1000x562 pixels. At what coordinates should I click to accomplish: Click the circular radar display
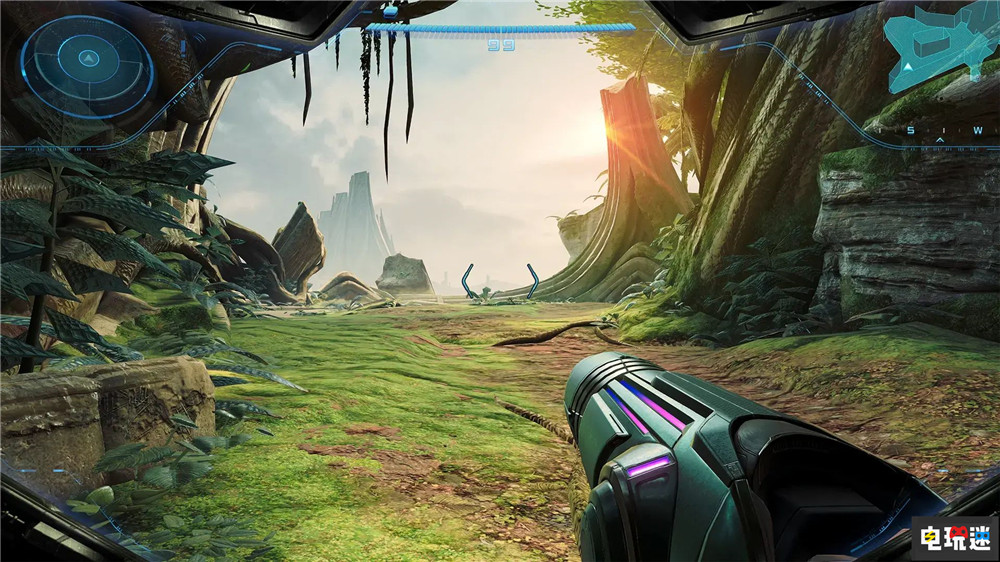(87, 67)
